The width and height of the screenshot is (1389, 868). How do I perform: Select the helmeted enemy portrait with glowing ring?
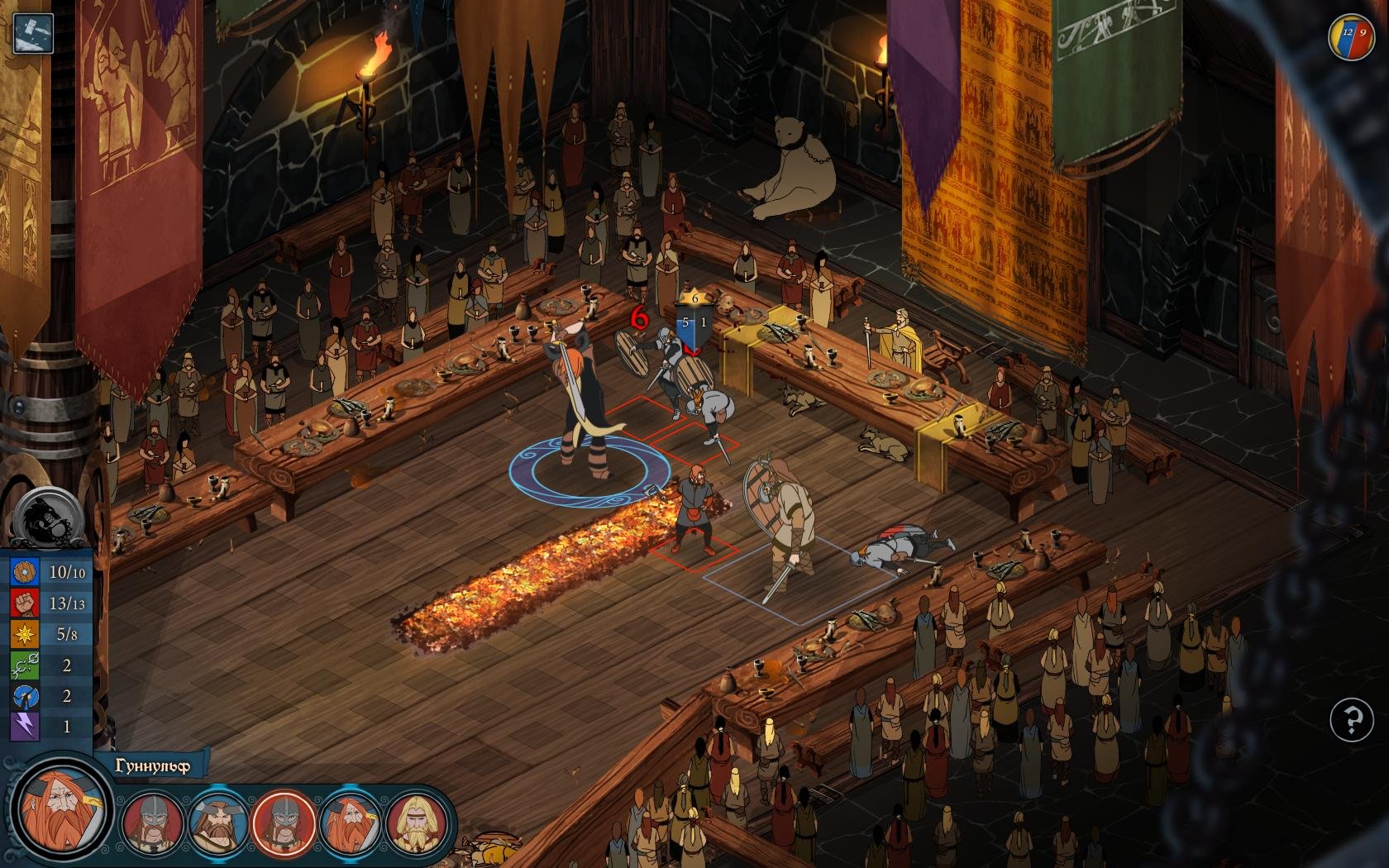(x=283, y=822)
